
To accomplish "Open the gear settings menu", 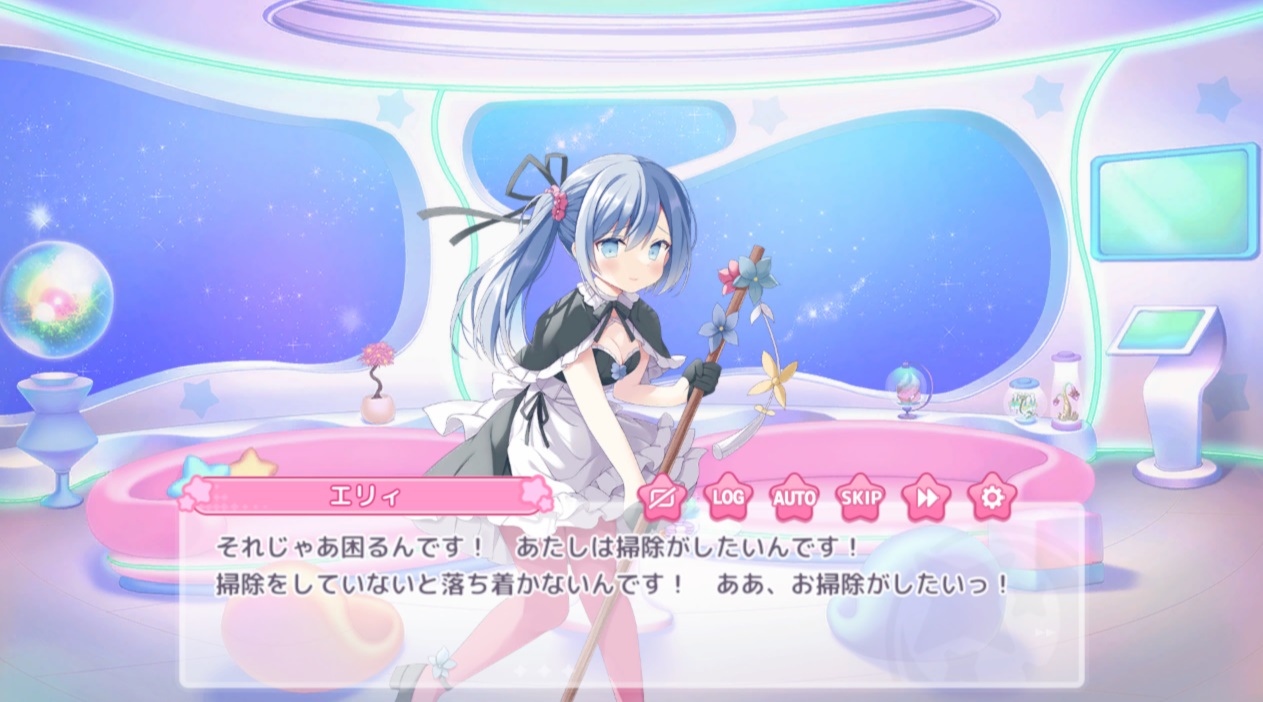I will pyautogui.click(x=991, y=497).
